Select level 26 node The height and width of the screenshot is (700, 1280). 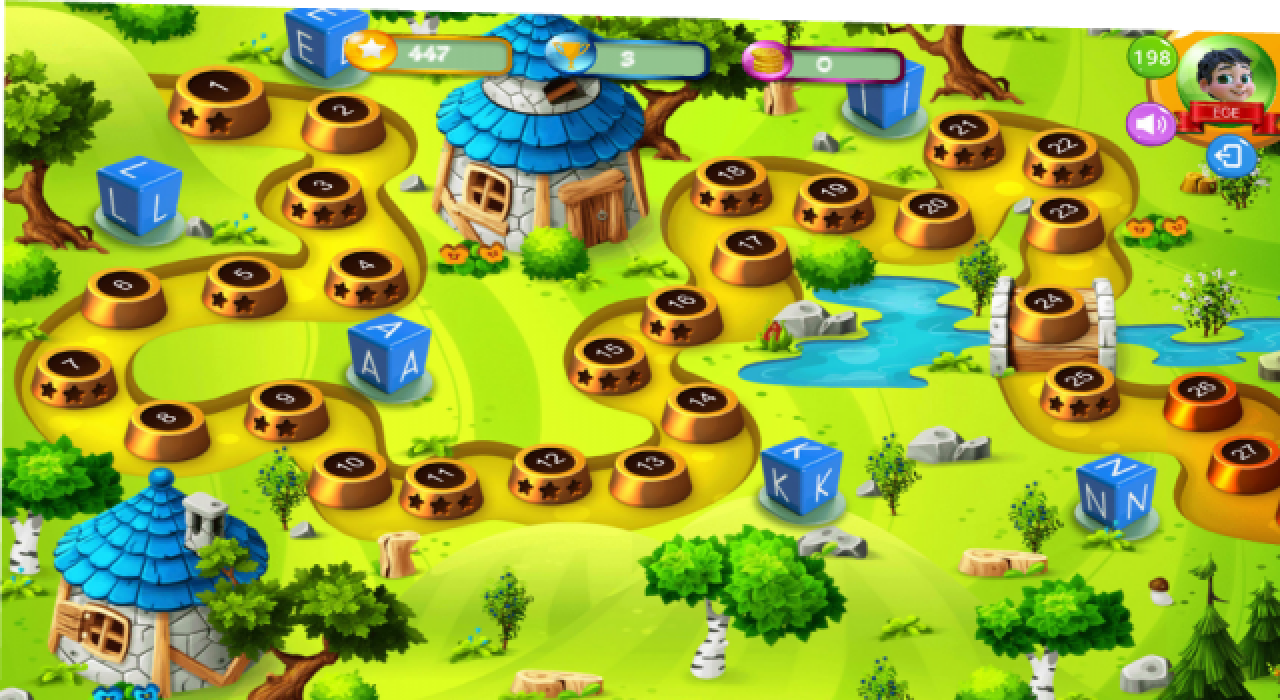(1203, 398)
